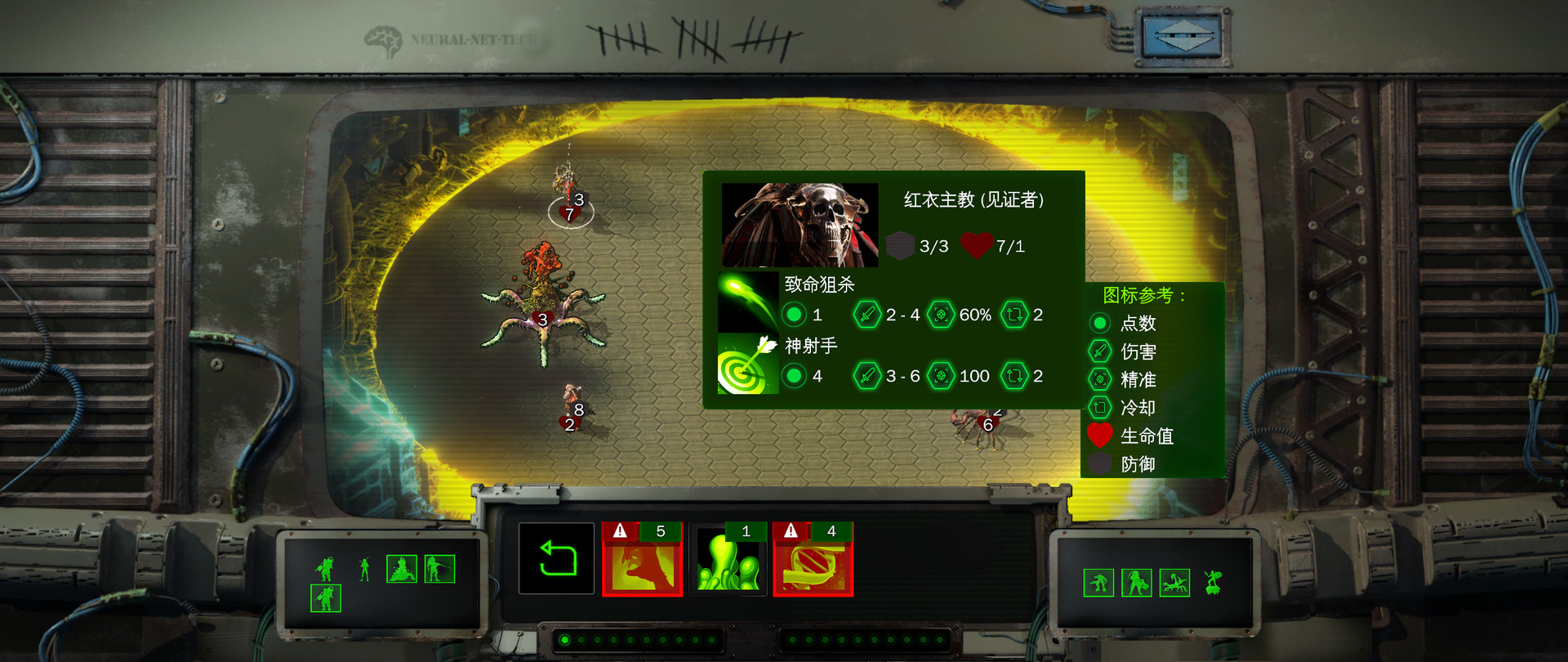Select the red hand ability card costing 5
This screenshot has width=1568, height=662.
pyautogui.click(x=642, y=559)
